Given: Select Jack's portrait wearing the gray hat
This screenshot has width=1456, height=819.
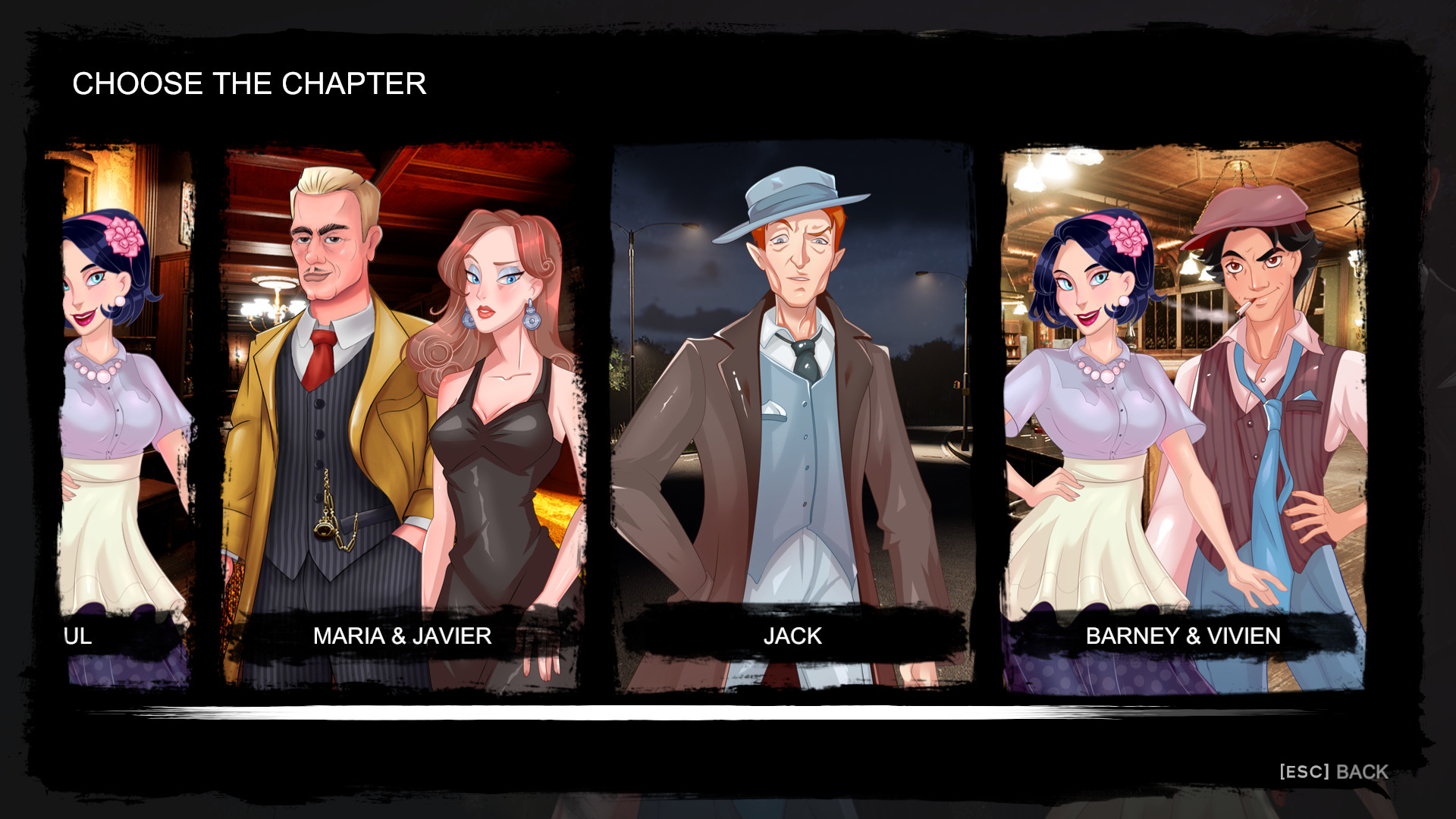Looking at the screenshot, I should point(789,341).
